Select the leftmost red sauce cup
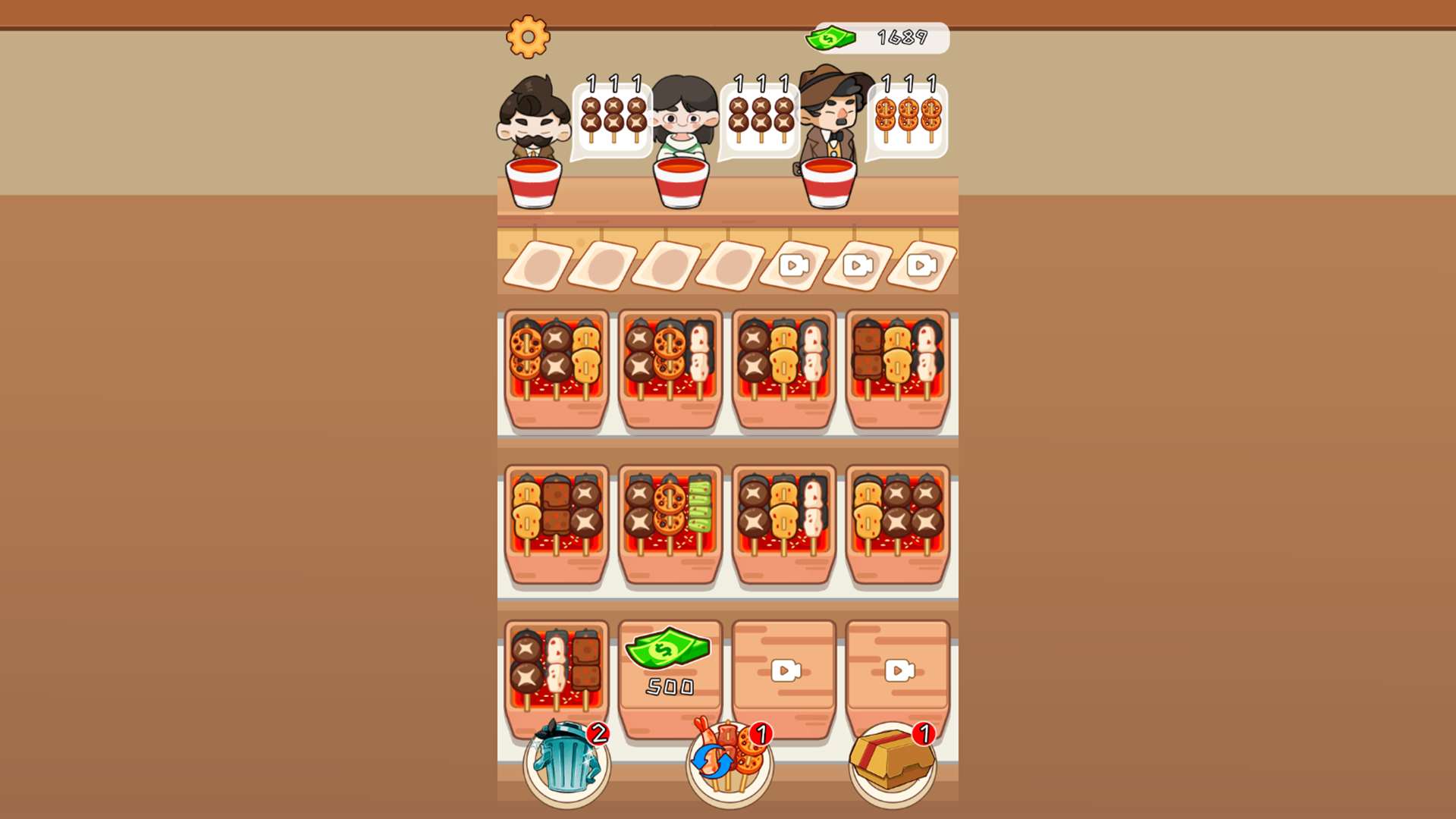The height and width of the screenshot is (819, 1456). [x=535, y=182]
